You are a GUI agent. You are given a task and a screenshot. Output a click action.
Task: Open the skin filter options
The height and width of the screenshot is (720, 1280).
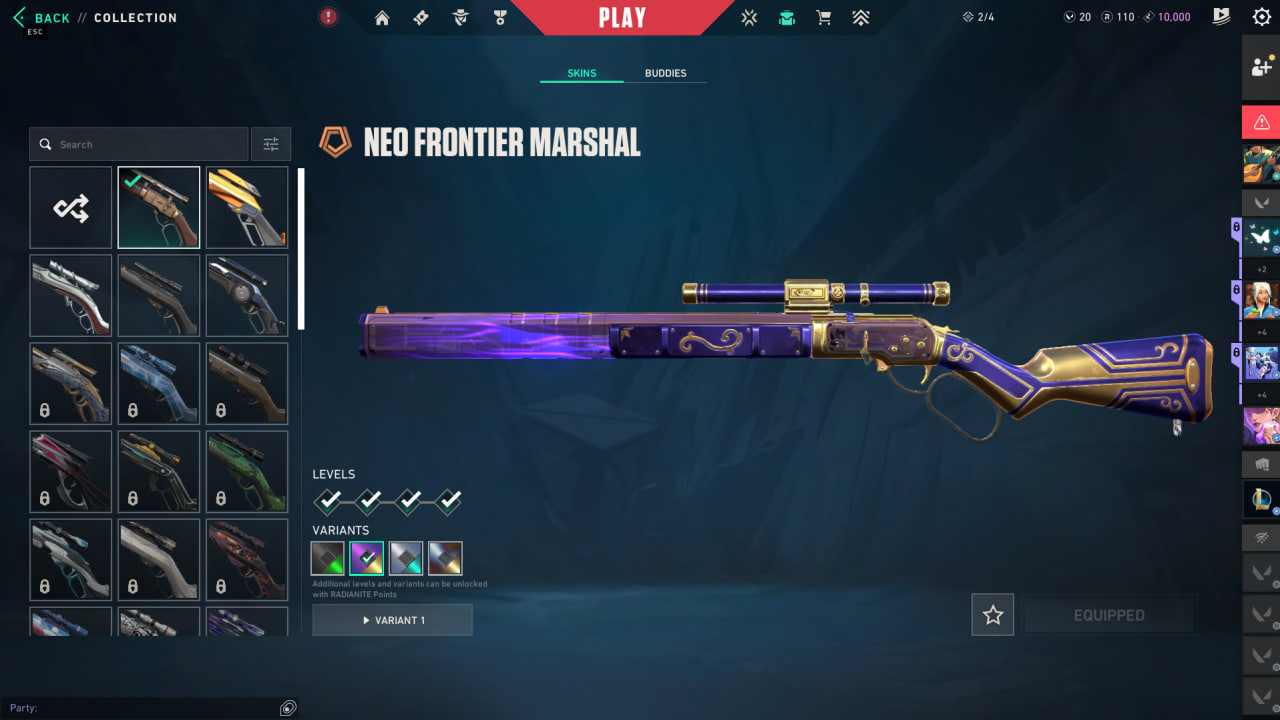click(271, 144)
